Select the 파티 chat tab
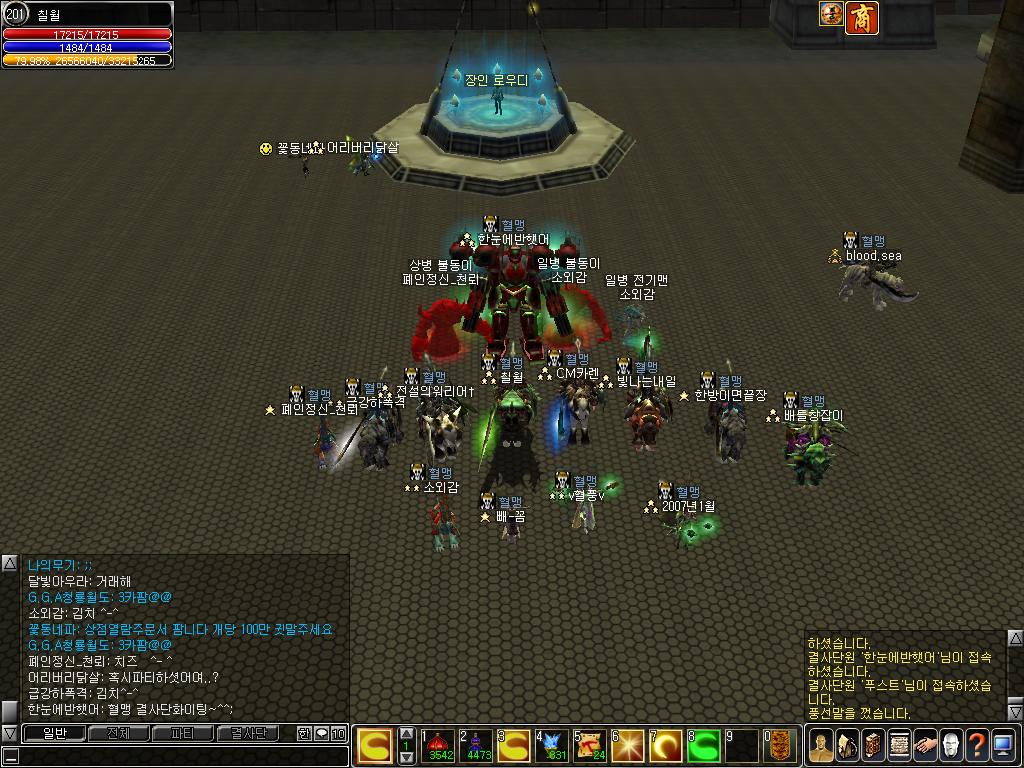This screenshot has width=1024, height=768. click(183, 734)
